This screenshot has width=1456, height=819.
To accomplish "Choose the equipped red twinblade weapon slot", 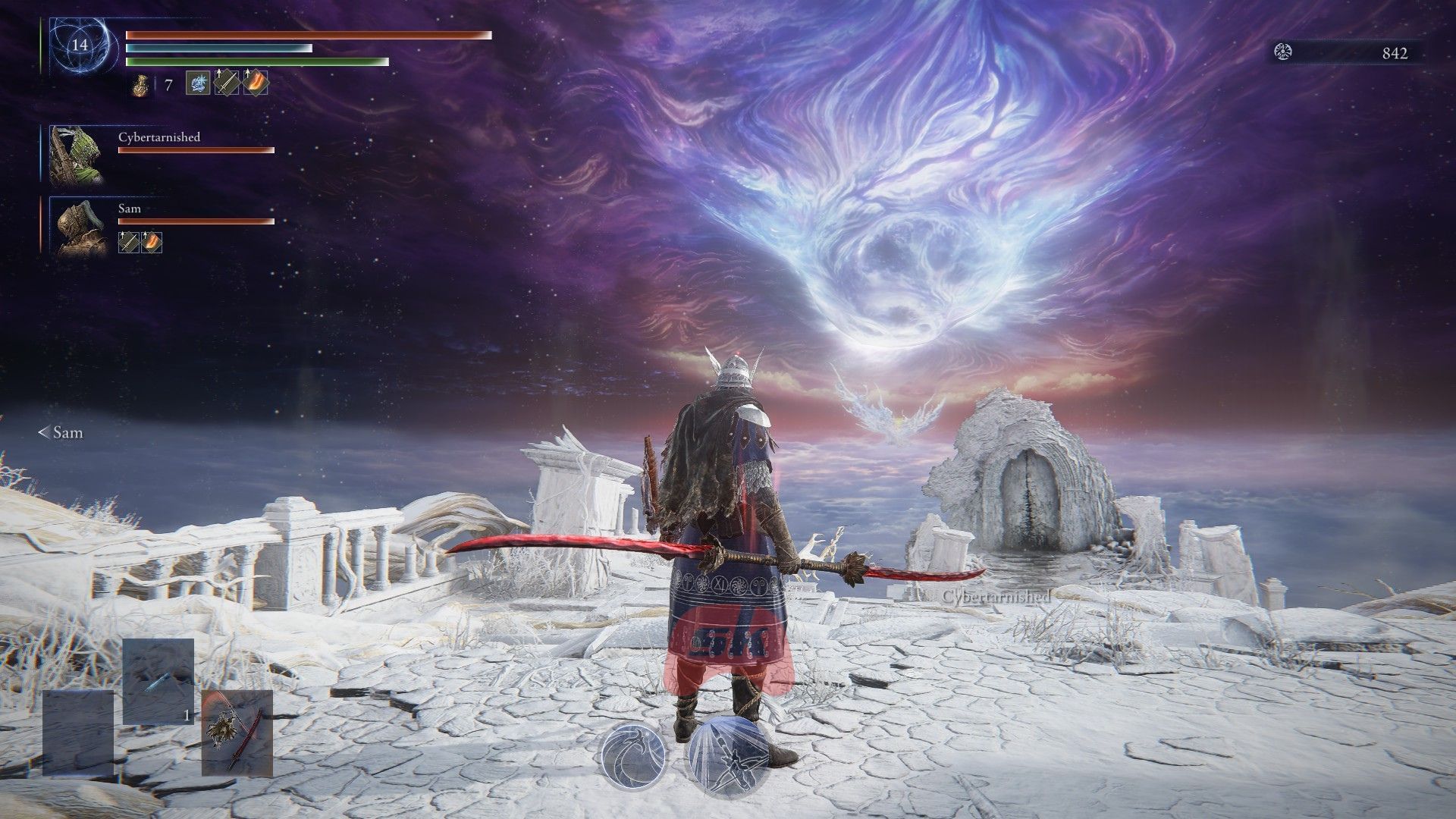I will [x=237, y=733].
